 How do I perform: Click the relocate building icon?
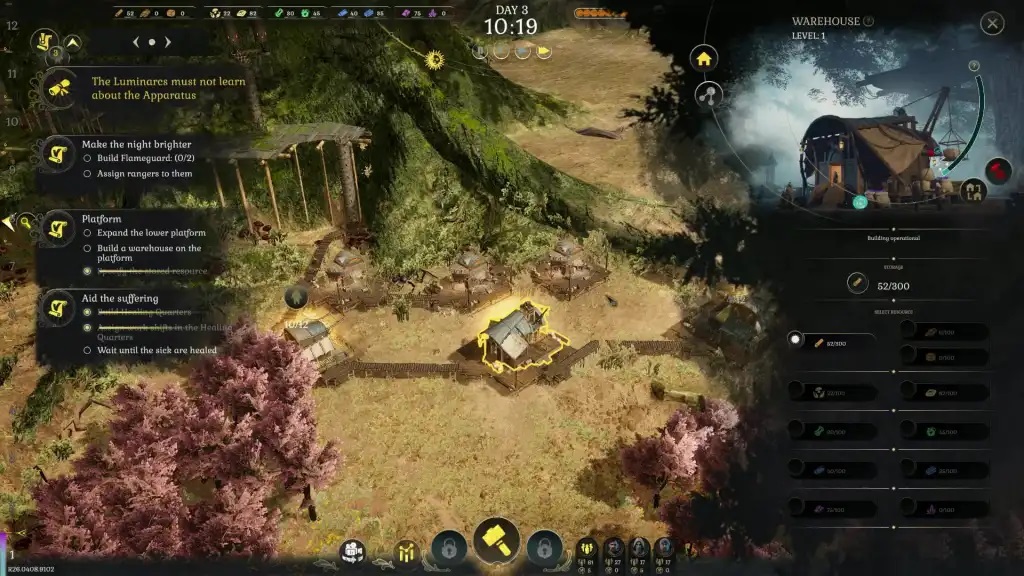pyautogui.click(x=973, y=189)
